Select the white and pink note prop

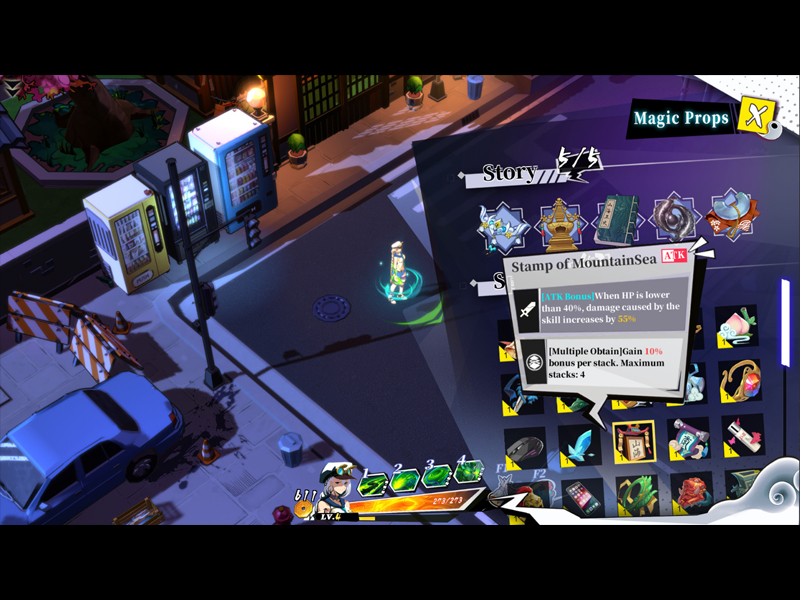pyautogui.click(x=743, y=436)
